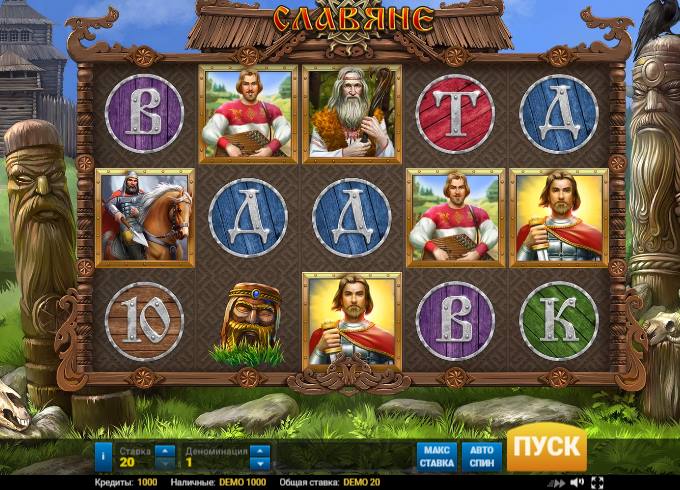Open the info paytable button

[104, 456]
